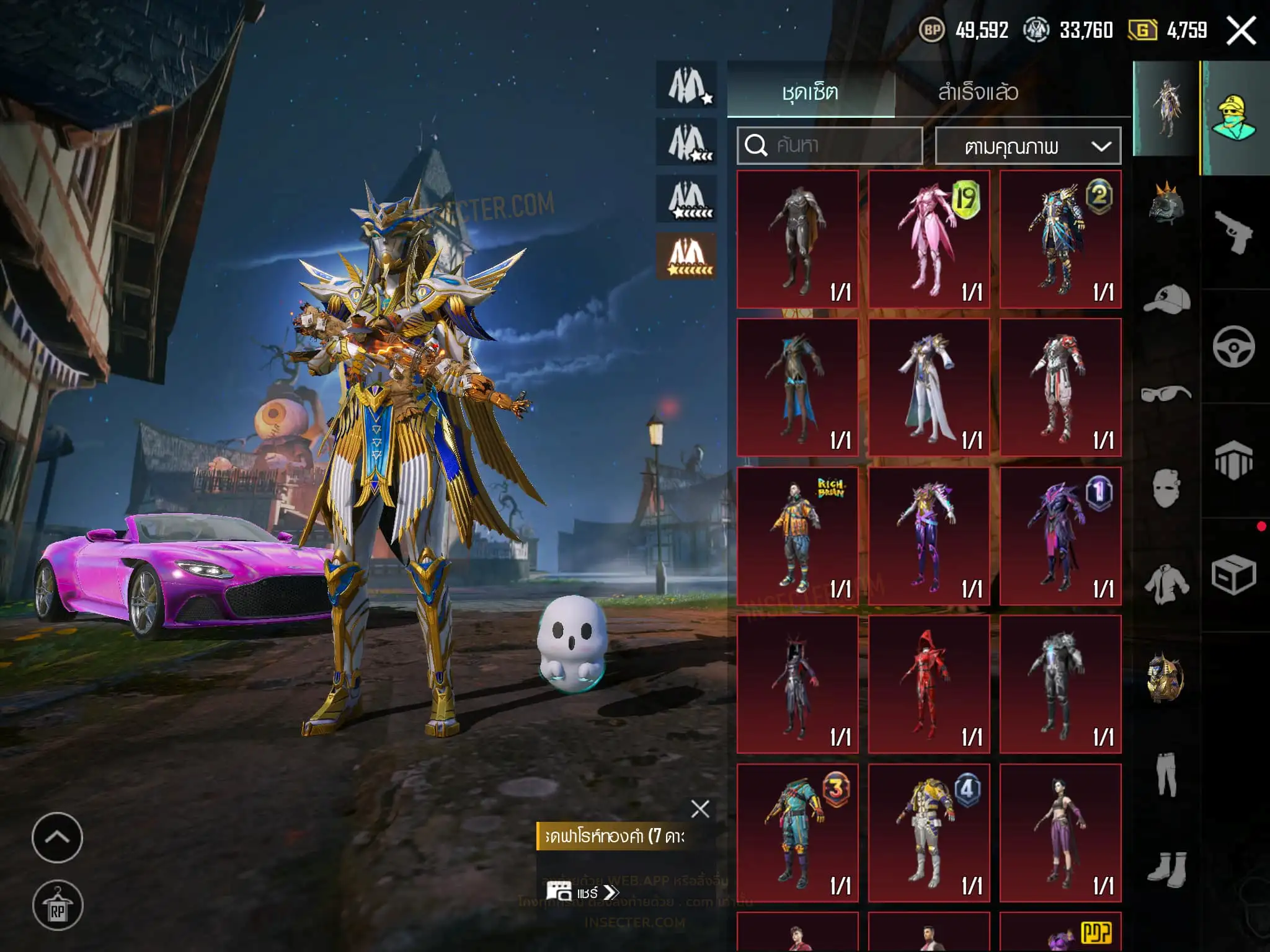The image size is (1270, 952).
Task: Show the baseball cap headwear category
Action: 1166,299
